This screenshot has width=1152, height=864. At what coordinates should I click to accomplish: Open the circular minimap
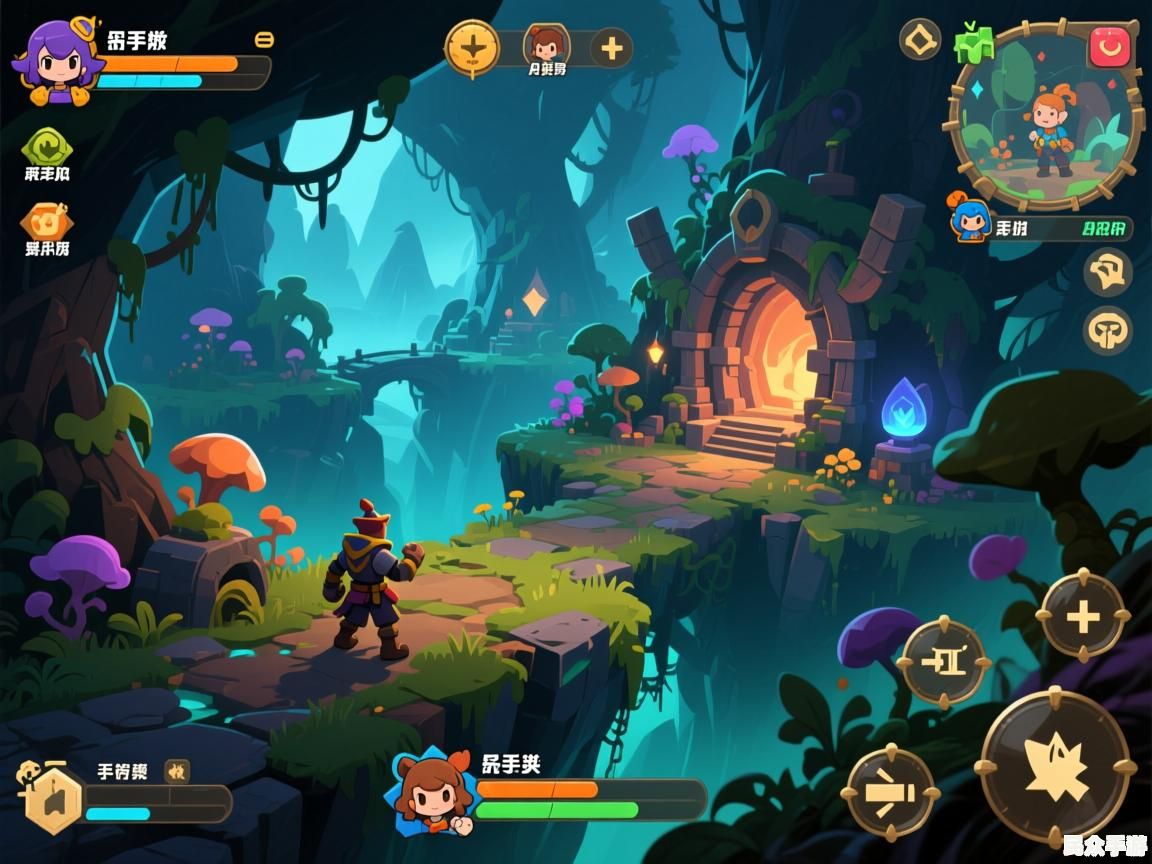point(1044,118)
